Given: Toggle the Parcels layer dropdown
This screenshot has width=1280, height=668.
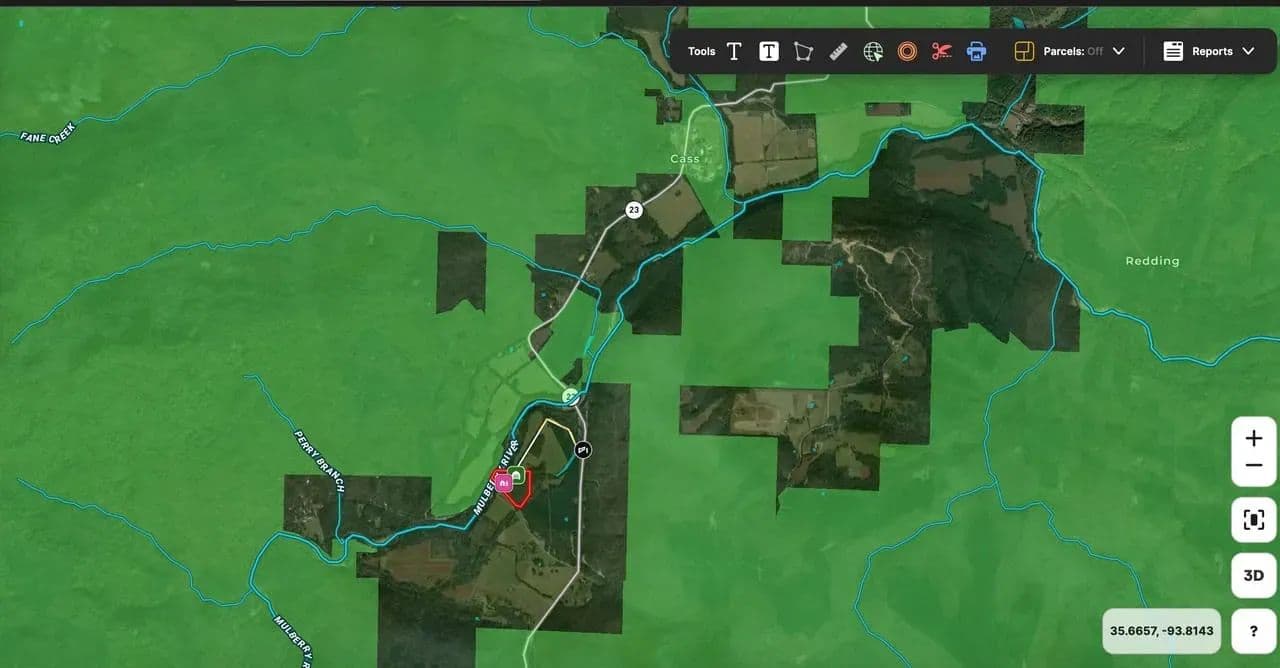Looking at the screenshot, I should coord(1070,51).
